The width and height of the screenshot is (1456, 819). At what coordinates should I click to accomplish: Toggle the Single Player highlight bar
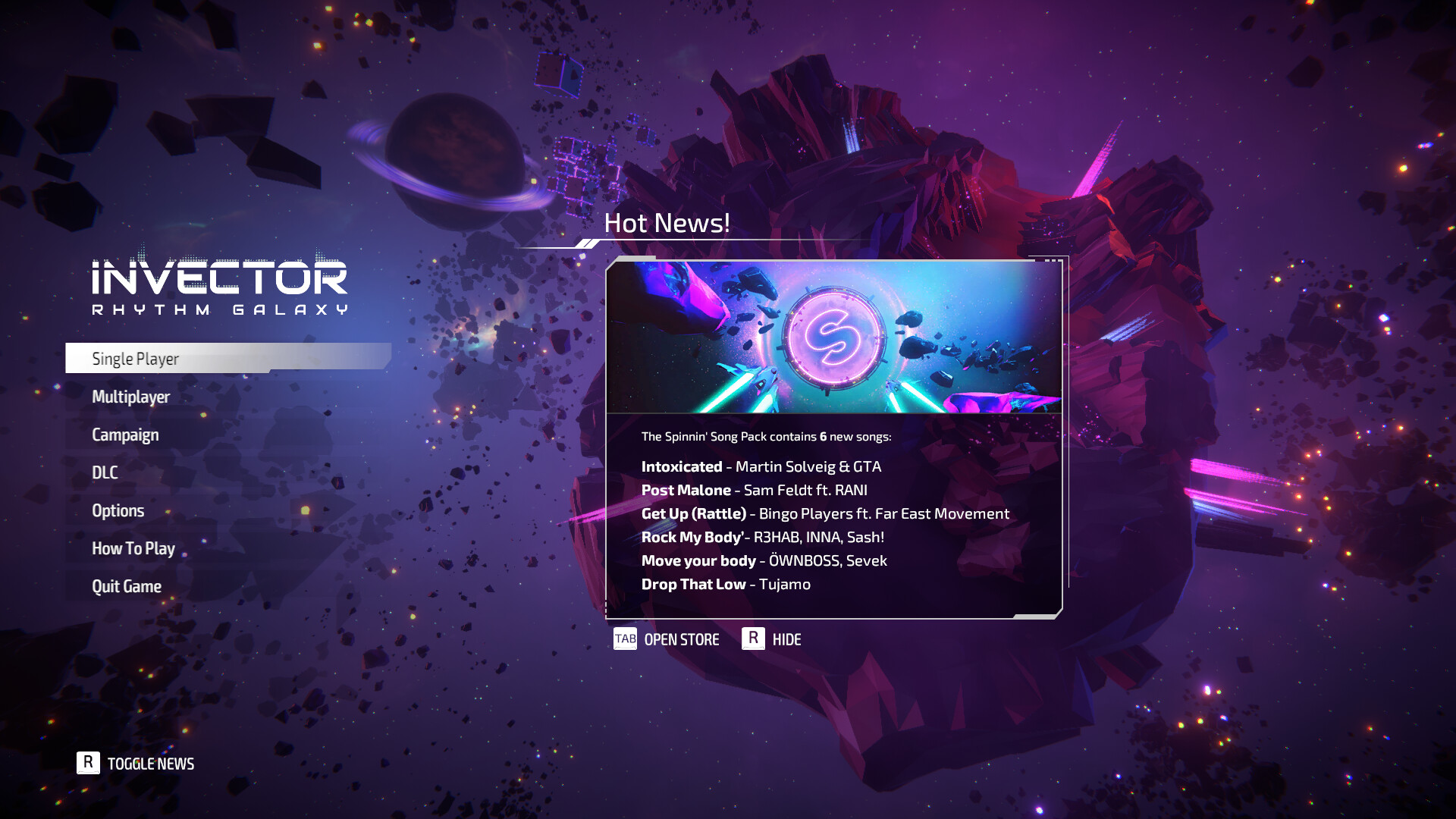[227, 358]
